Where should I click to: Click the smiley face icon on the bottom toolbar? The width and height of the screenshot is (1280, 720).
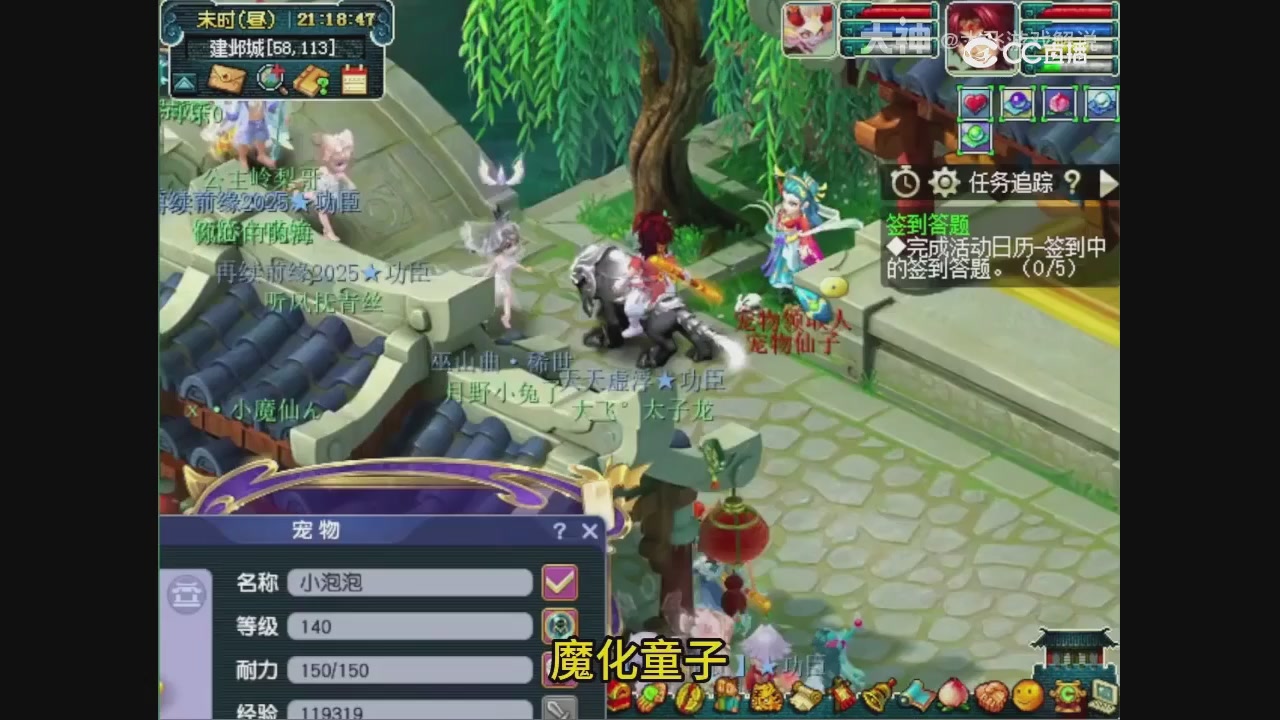(x=1028, y=692)
